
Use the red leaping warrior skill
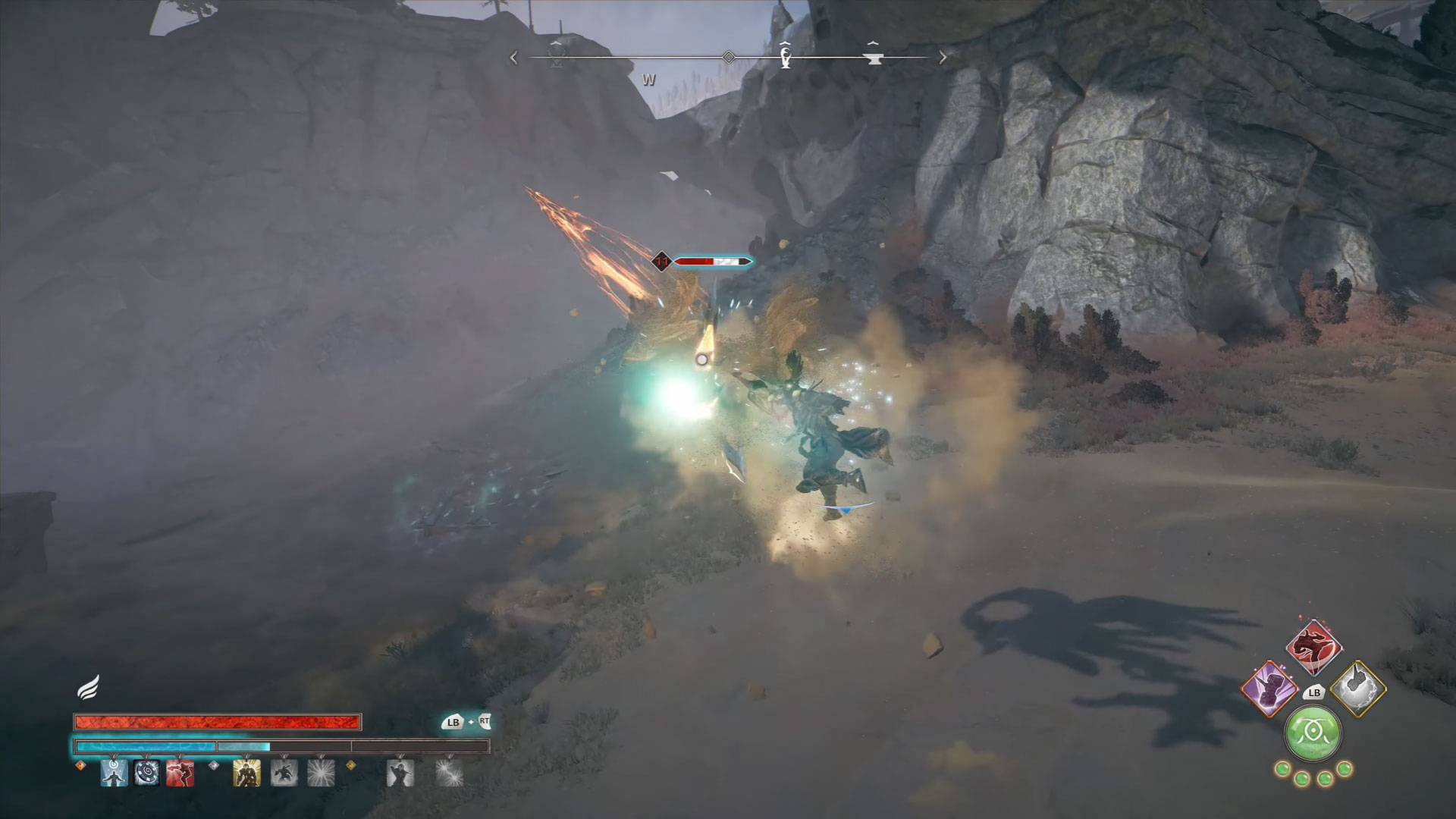[180, 773]
